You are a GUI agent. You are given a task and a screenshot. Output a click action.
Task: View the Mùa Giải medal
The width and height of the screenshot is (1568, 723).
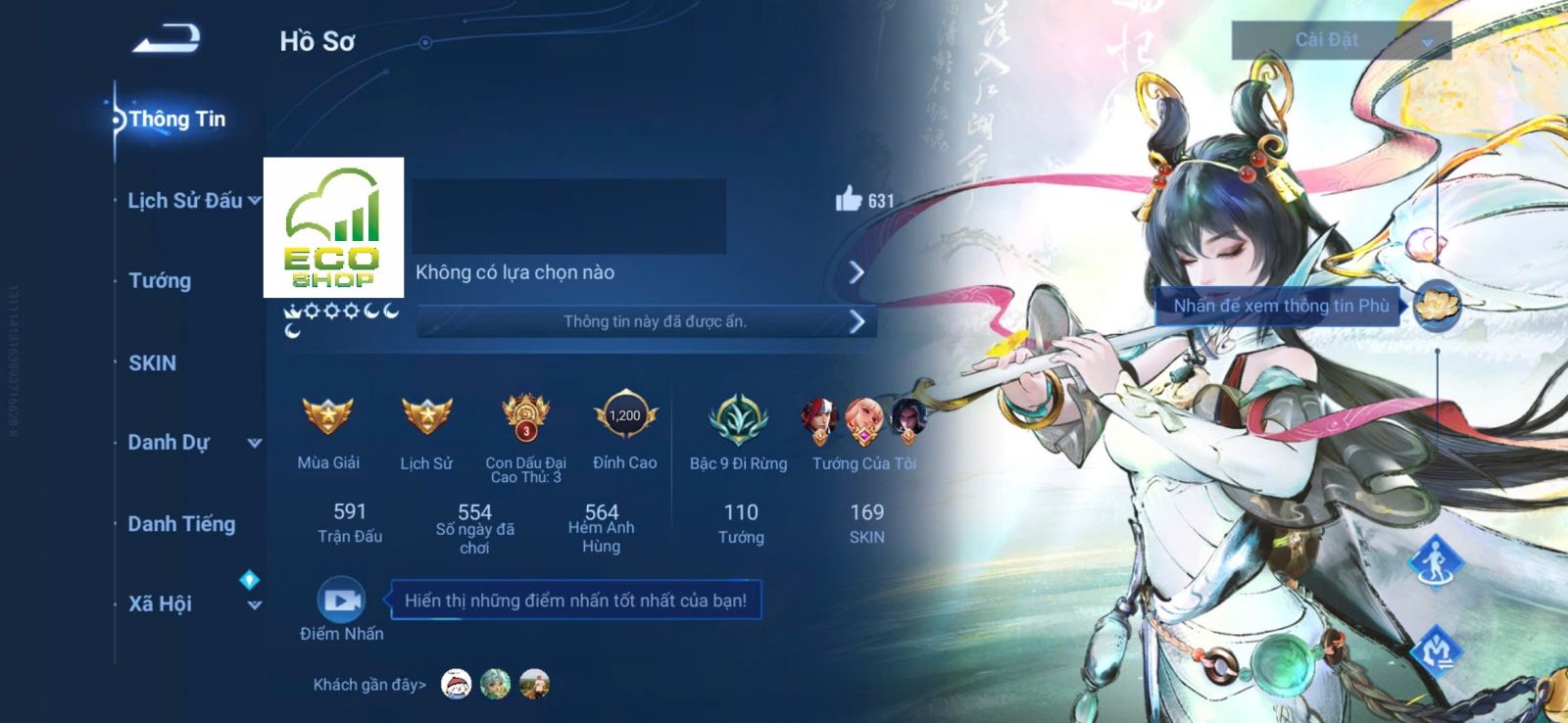[x=328, y=417]
